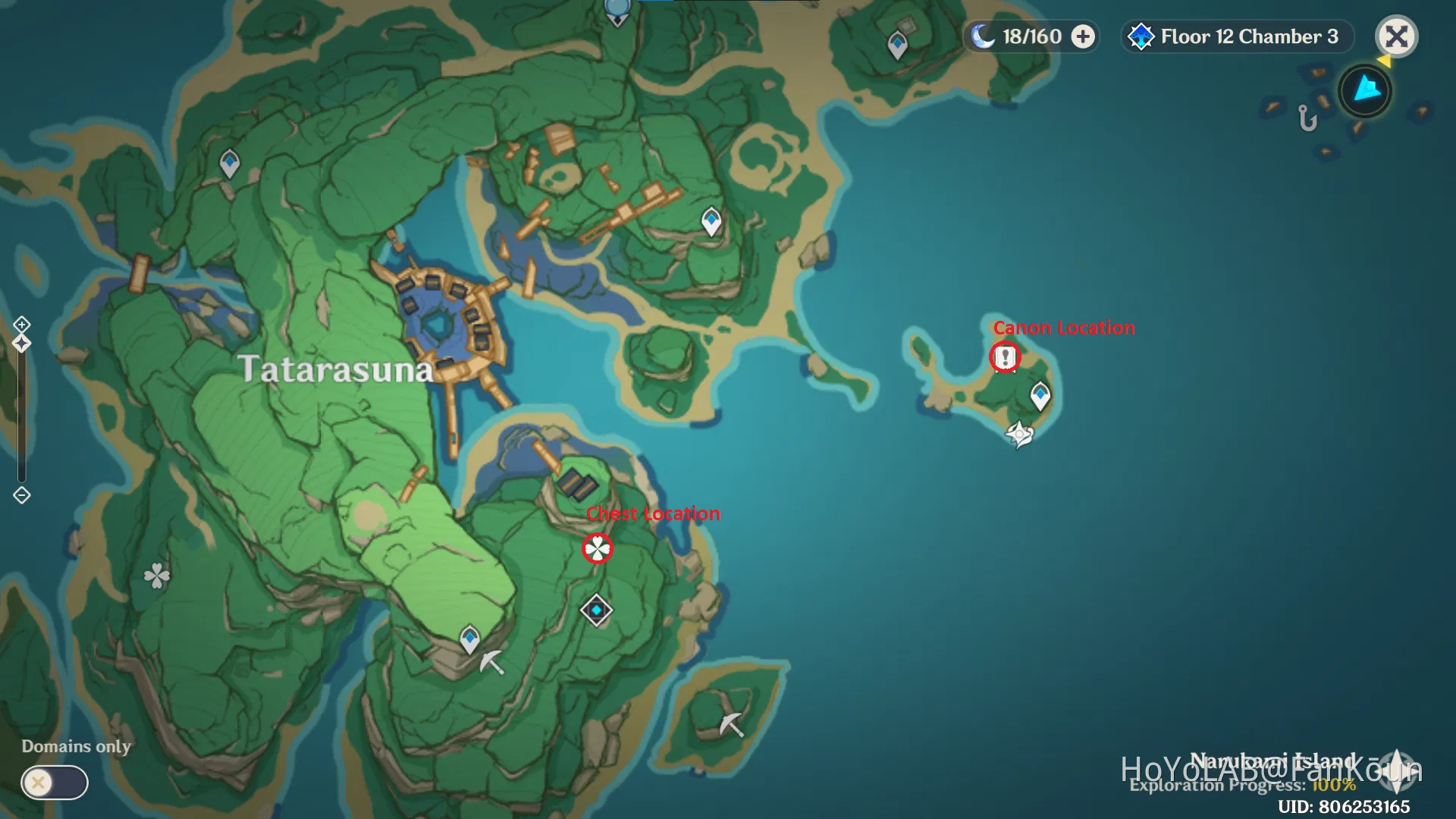Screen dimensions: 1456x819
Task: Toggle the Domains only switch
Action: tap(53, 782)
